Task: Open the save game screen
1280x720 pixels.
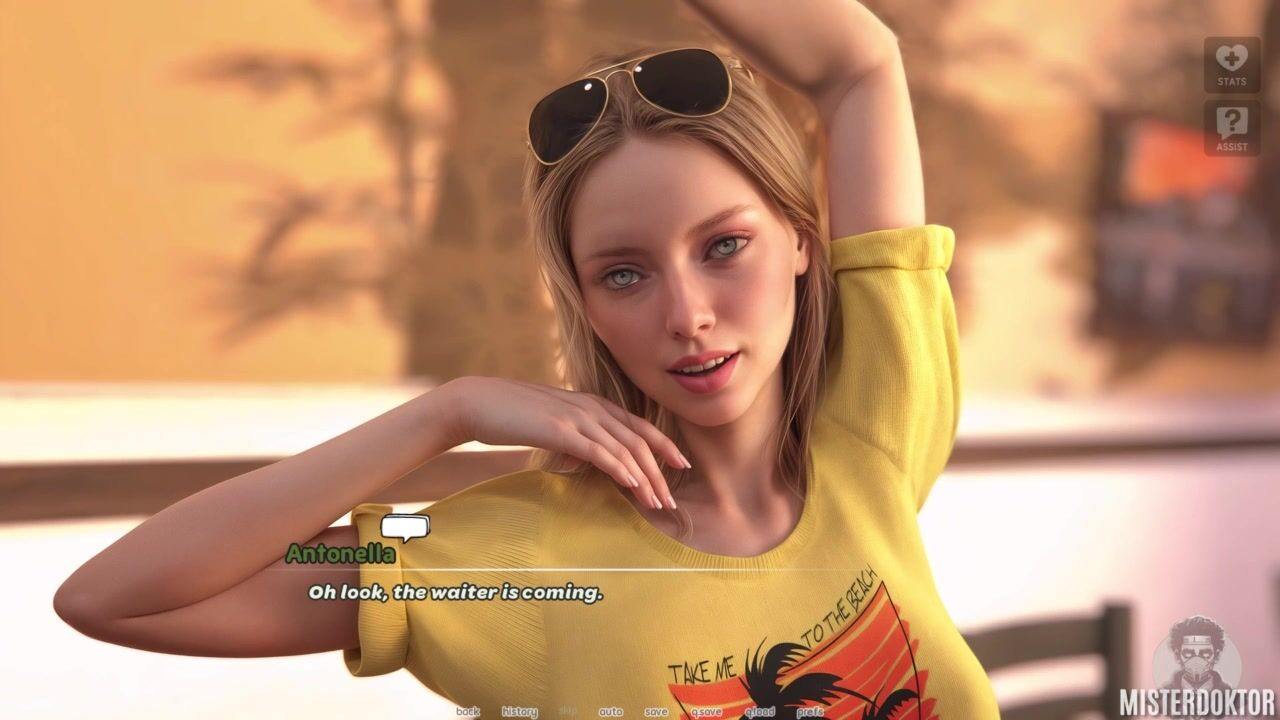Action: 656,712
